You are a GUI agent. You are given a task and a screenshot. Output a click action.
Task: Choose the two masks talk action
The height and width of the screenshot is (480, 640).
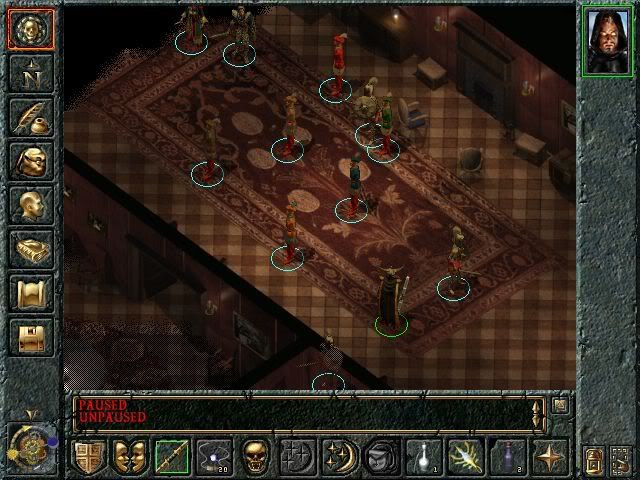130,457
